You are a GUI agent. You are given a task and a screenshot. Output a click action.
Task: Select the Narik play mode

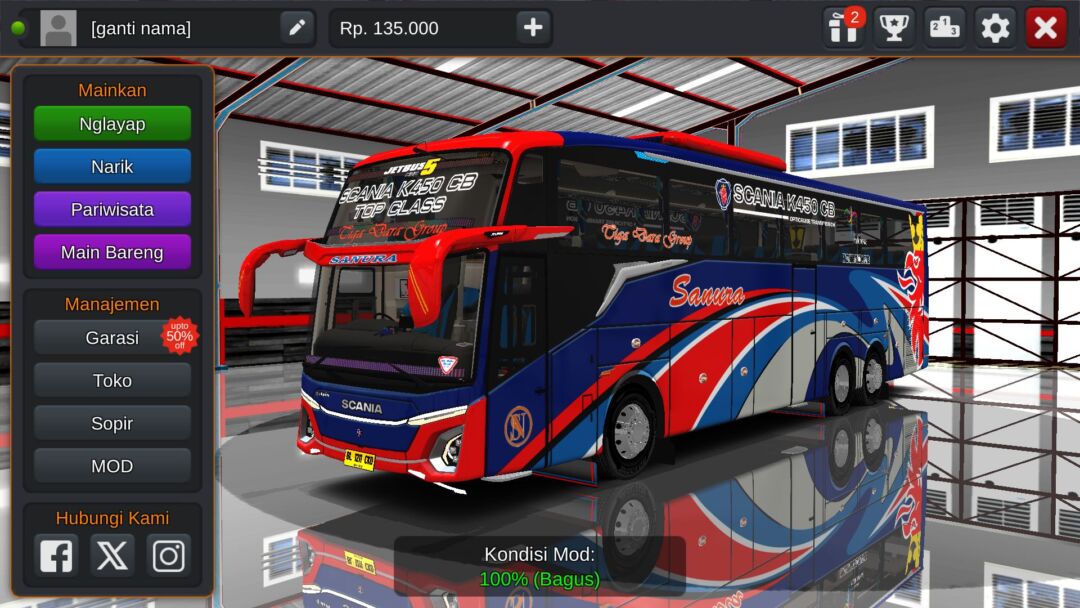click(112, 167)
